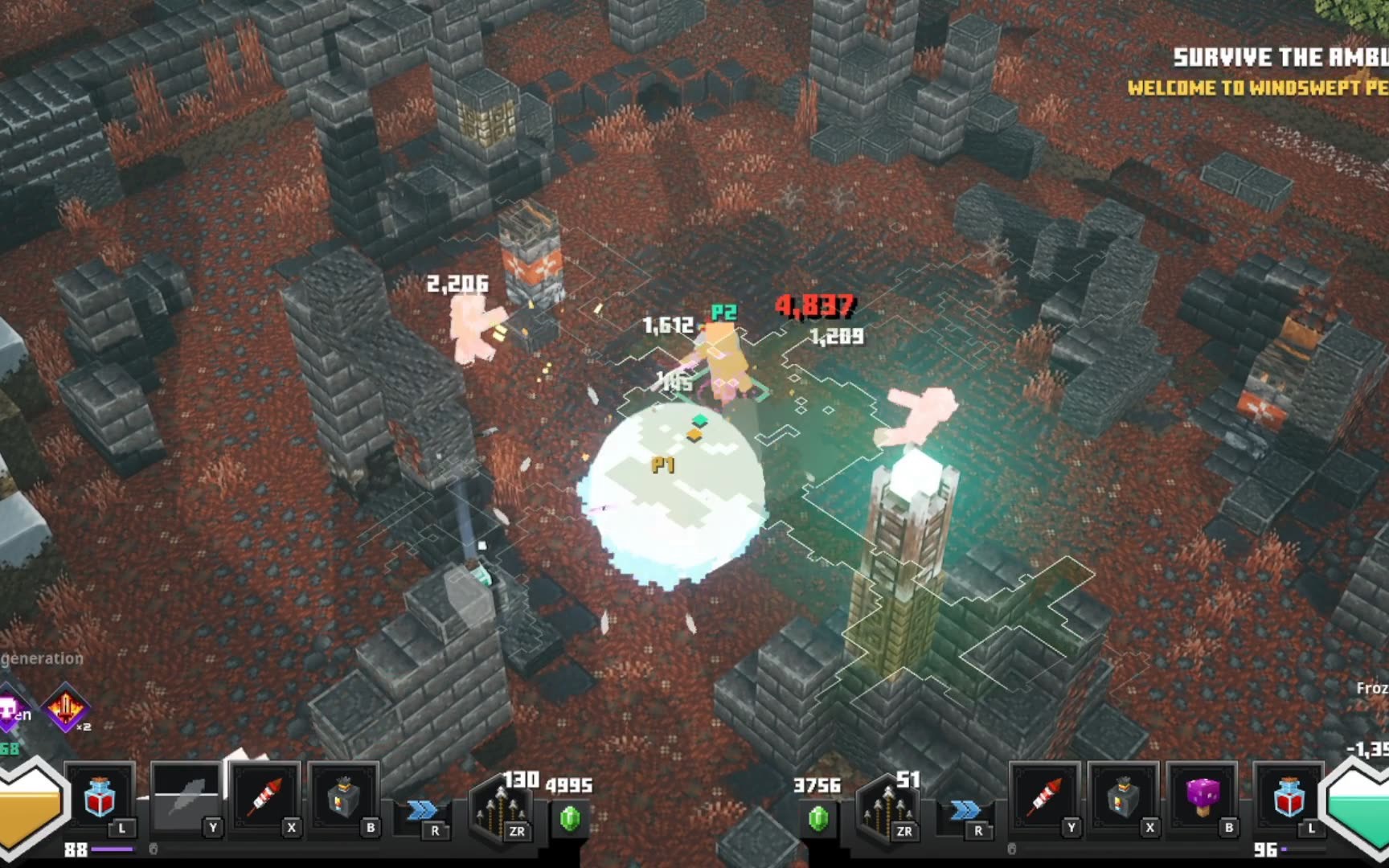
Task: Activate the right player's firework arrow artifact
Action: [1044, 798]
